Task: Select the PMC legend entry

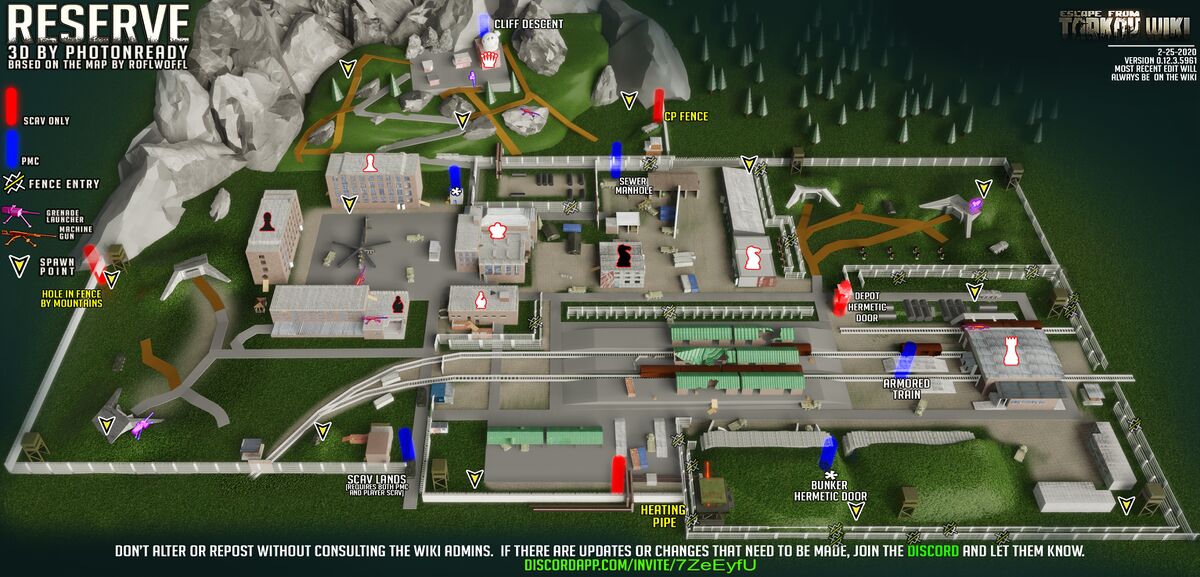Action: (12, 146)
